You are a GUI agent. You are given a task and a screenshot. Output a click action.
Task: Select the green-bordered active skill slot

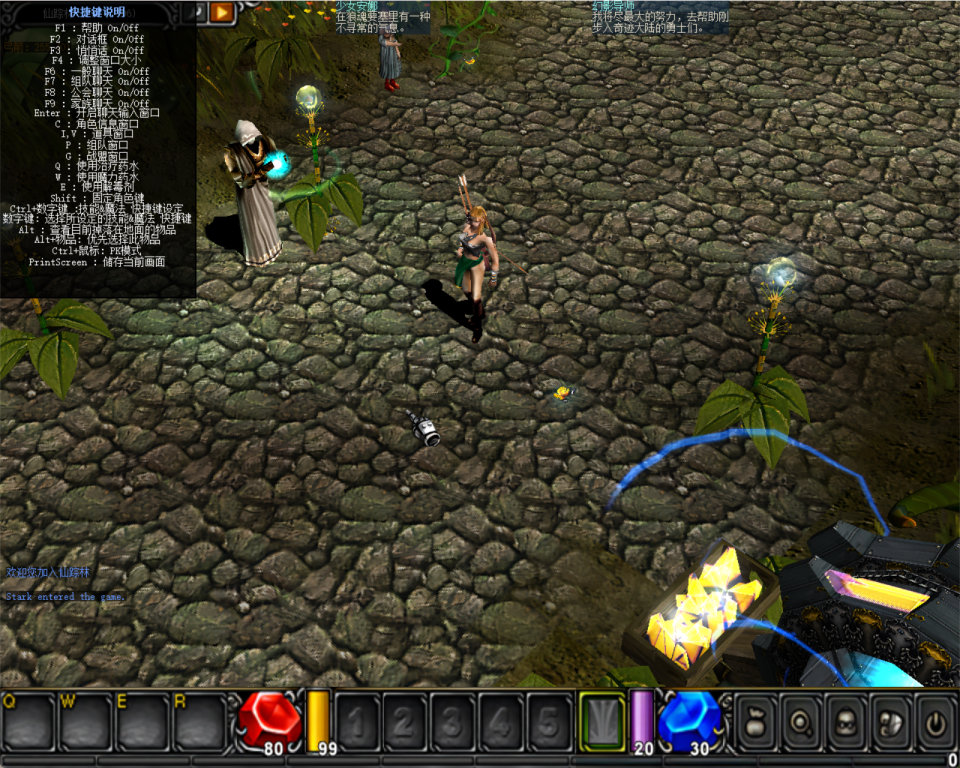[602, 720]
